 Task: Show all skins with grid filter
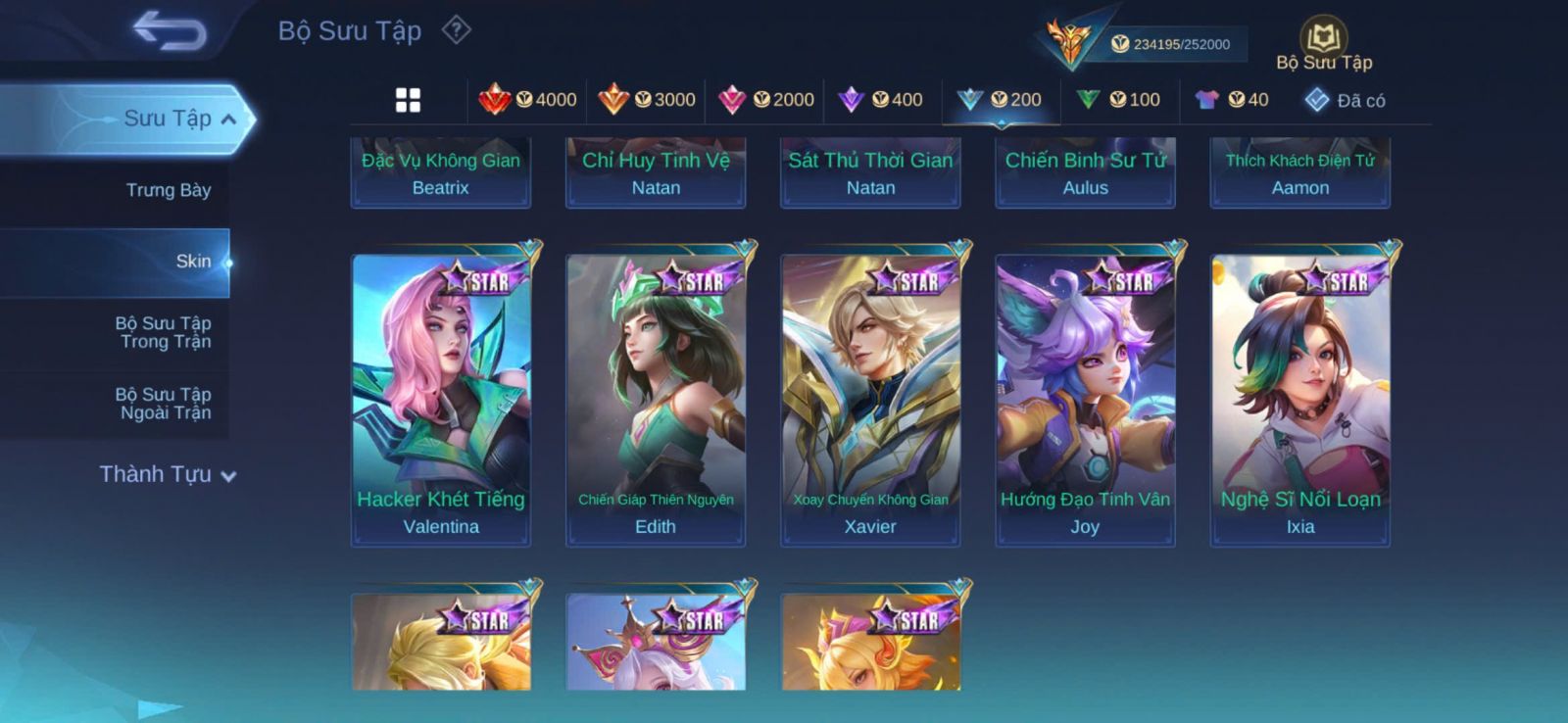click(408, 100)
